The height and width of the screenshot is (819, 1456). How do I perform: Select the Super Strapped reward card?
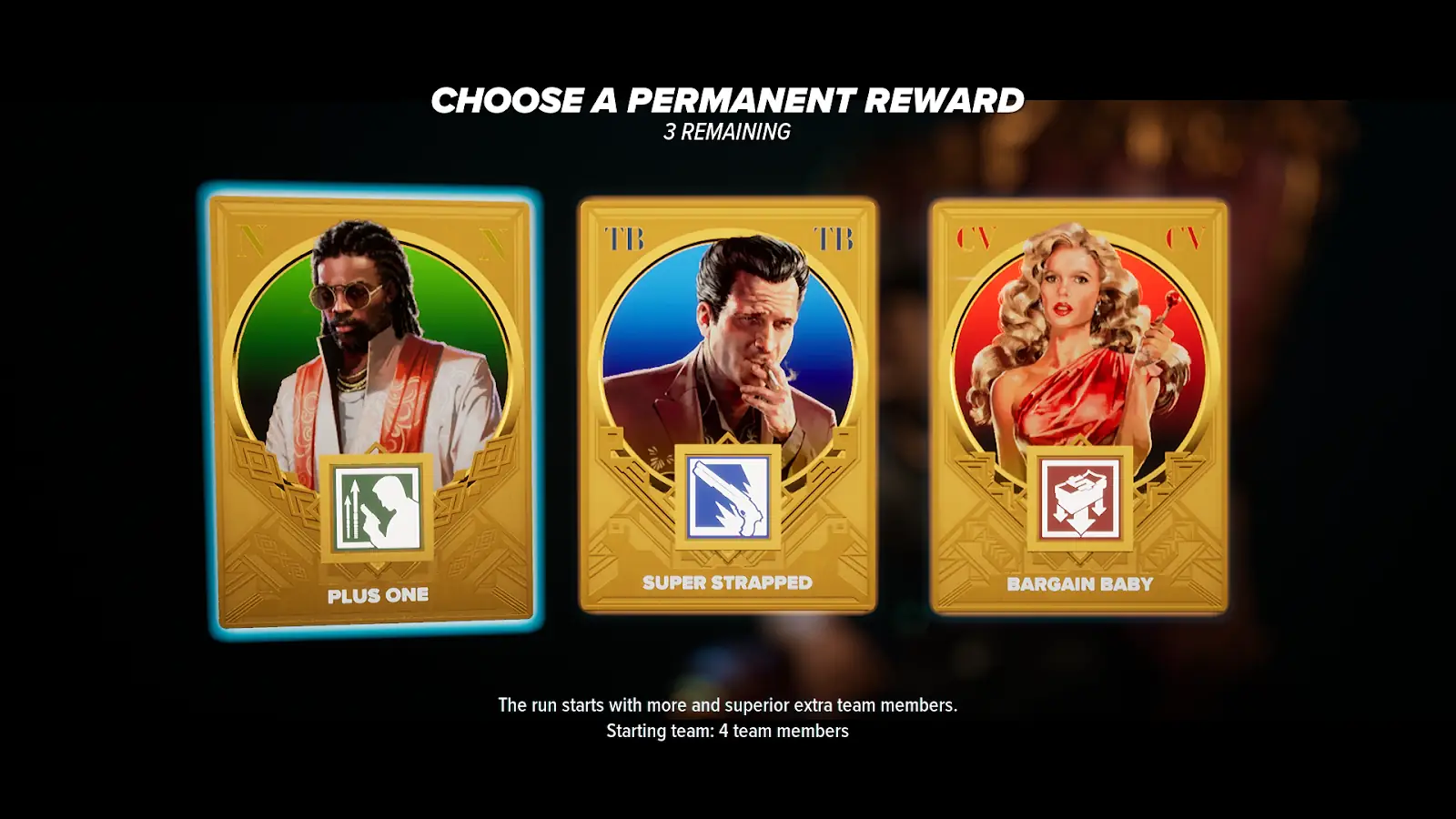click(728, 405)
